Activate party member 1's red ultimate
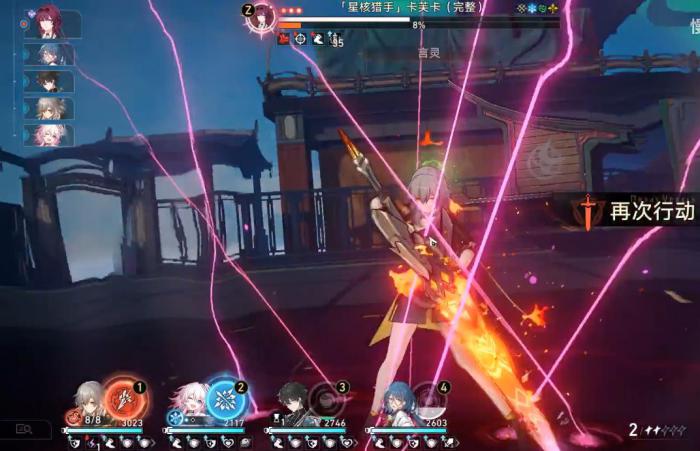Image resolution: width=700 pixels, height=451 pixels. coord(125,399)
